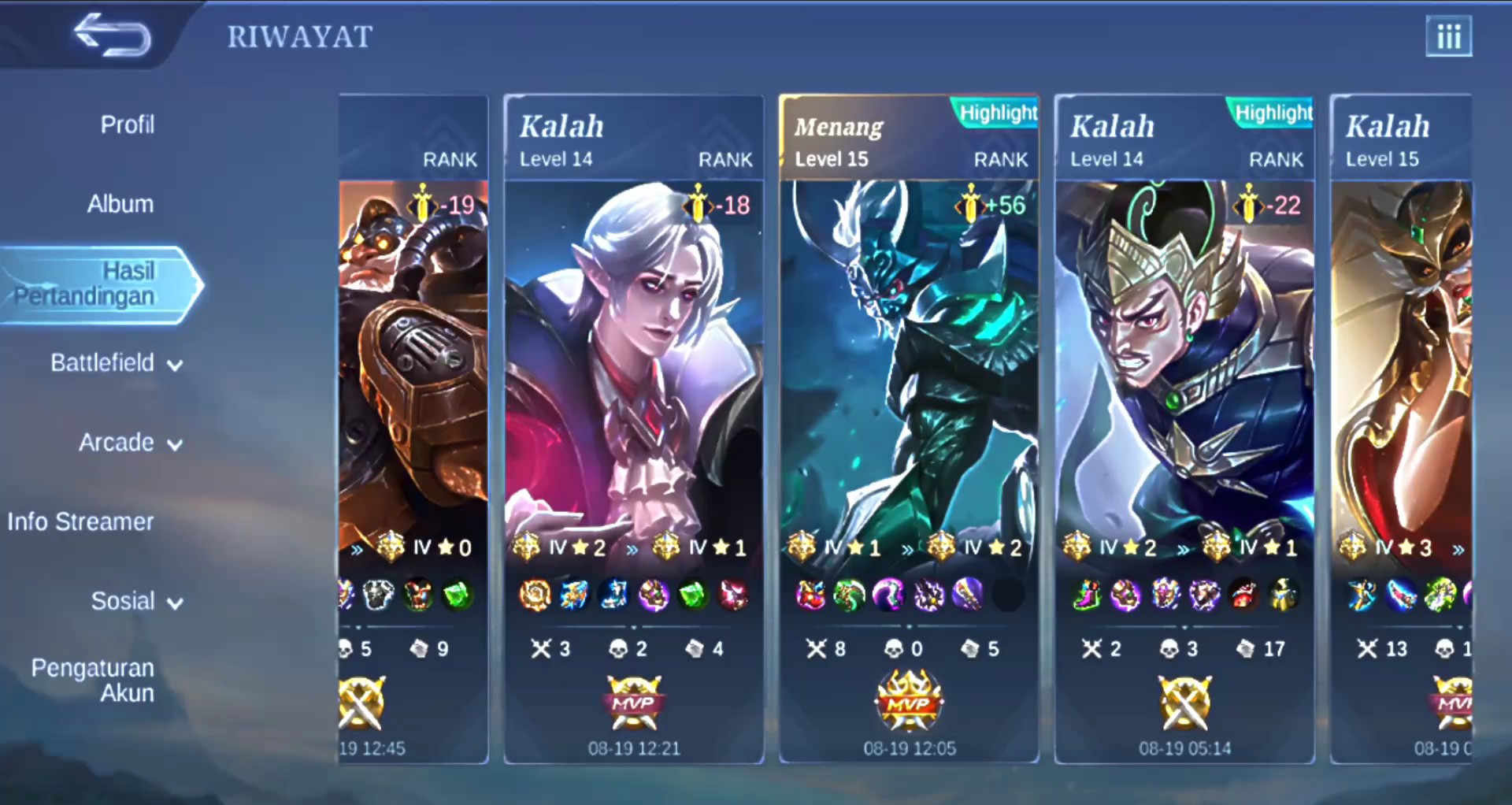Expand the Arcade section
This screenshot has height=805, width=1512.
click(x=130, y=443)
